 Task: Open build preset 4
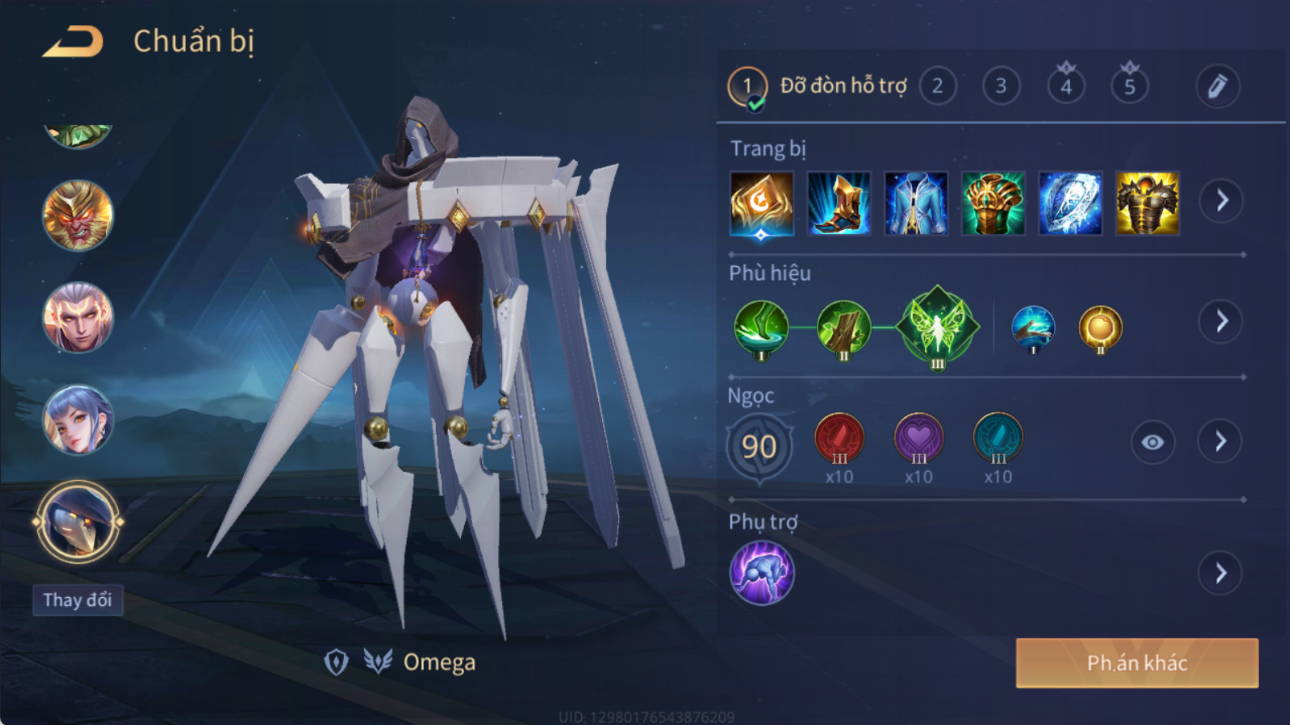1066,87
